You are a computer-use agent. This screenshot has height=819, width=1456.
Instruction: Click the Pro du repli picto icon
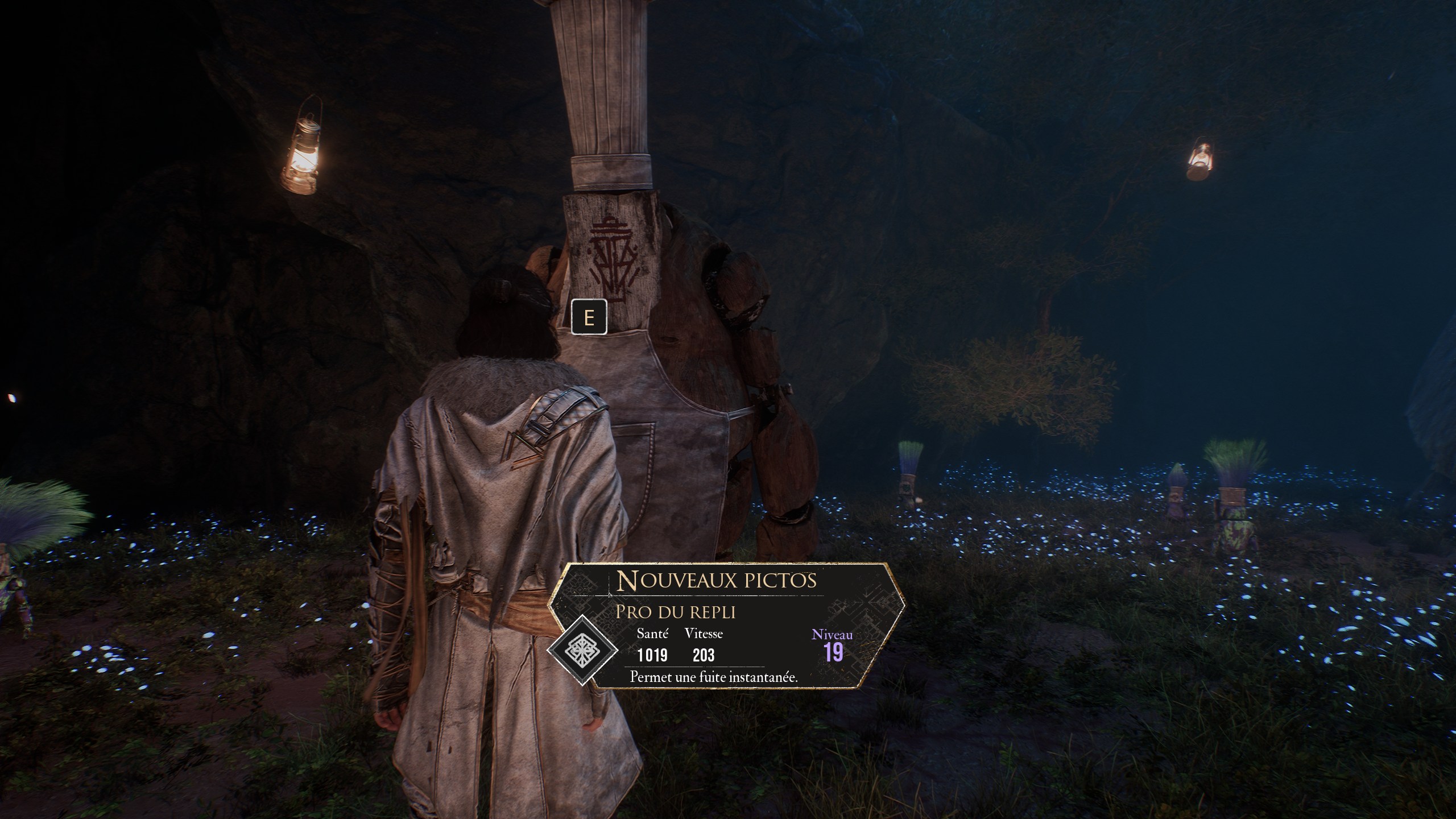tap(582, 651)
